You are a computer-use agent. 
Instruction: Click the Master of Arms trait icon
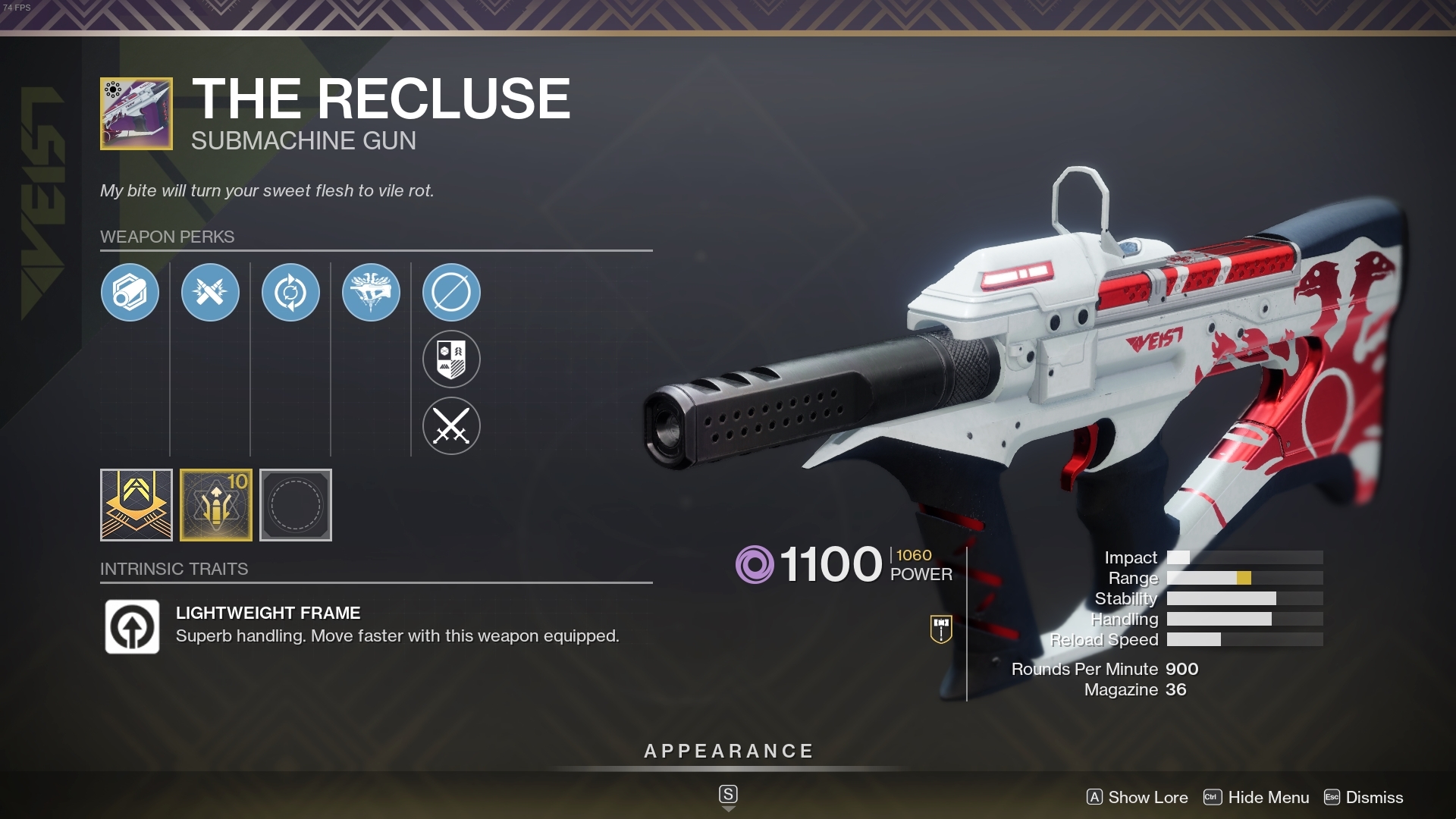click(372, 292)
